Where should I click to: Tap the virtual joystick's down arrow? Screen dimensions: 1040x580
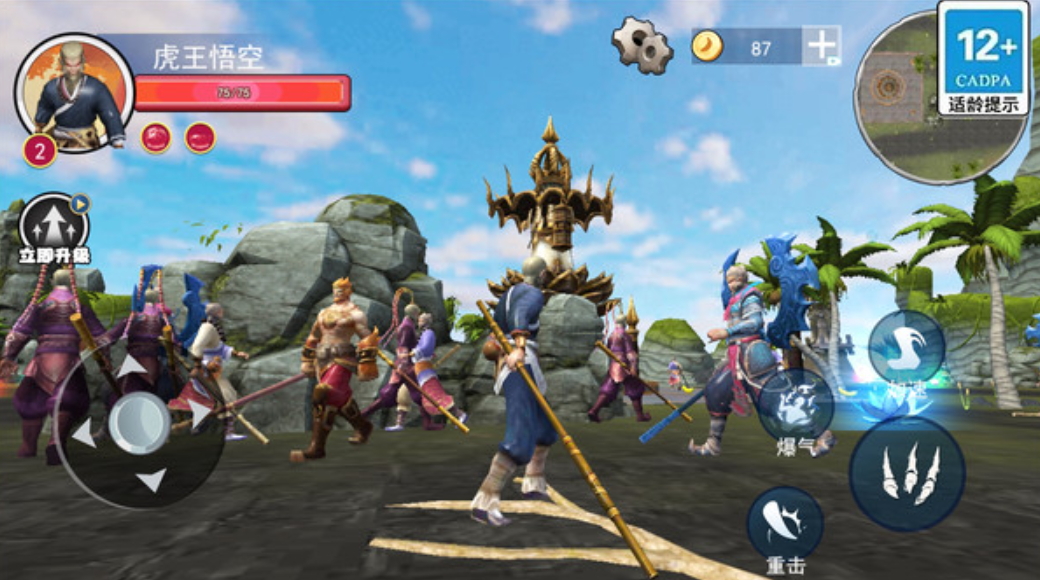(151, 481)
